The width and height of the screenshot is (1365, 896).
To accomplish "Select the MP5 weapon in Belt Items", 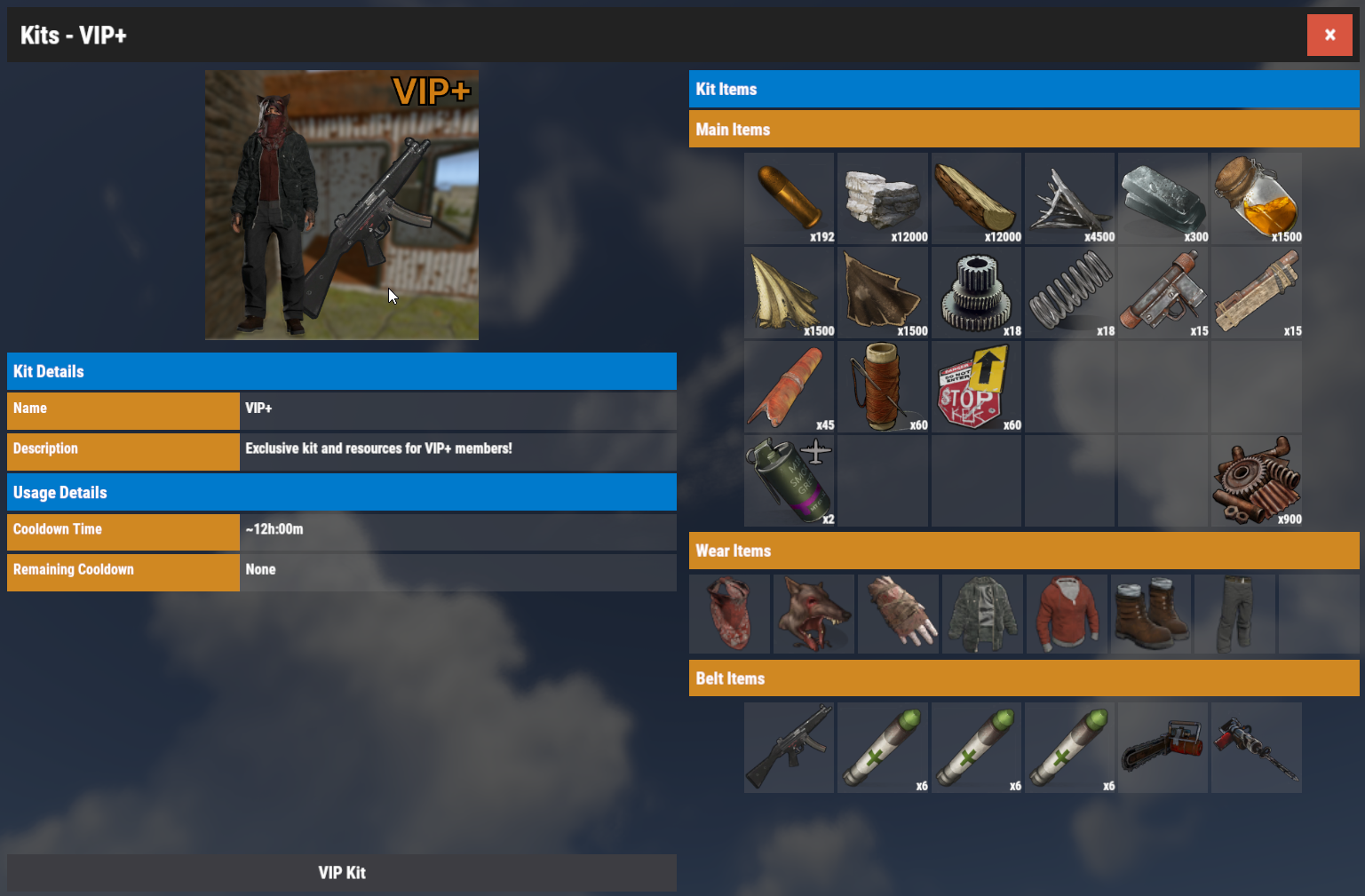I will tap(789, 747).
